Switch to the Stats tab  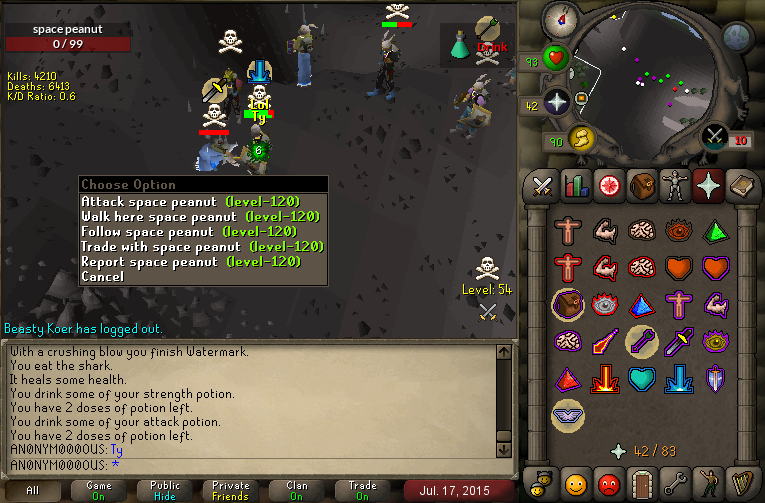point(575,186)
